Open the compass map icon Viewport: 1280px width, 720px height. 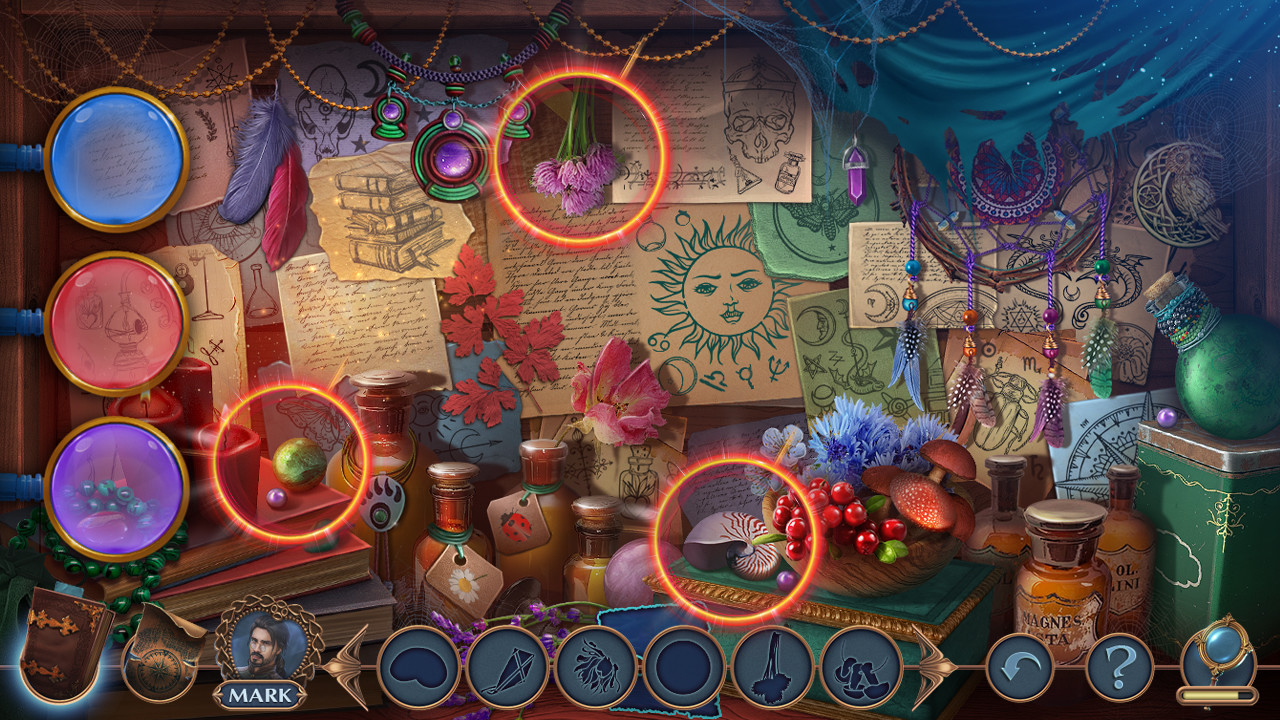tap(160, 660)
